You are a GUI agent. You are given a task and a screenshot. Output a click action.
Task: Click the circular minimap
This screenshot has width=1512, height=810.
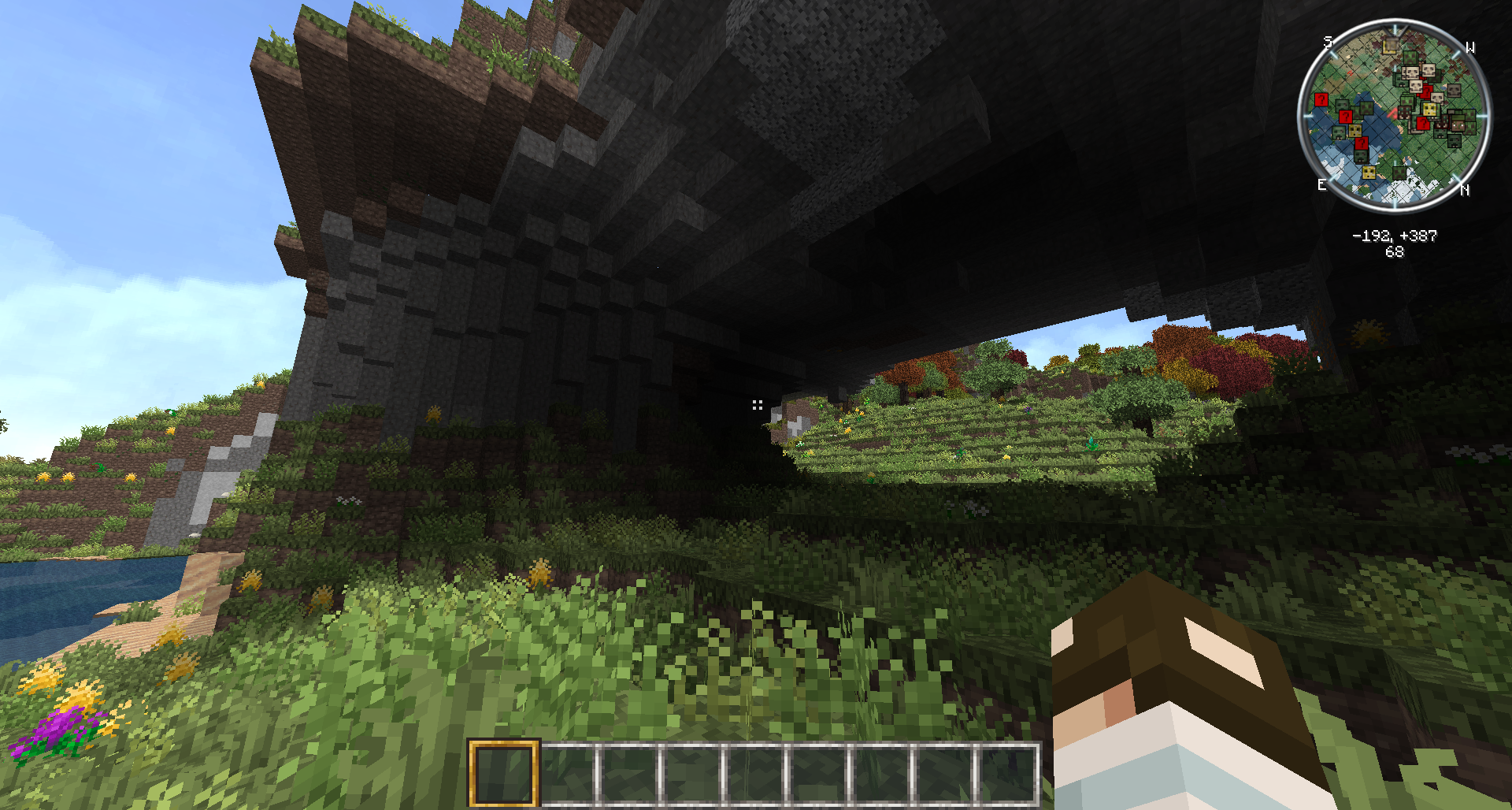(1394, 116)
